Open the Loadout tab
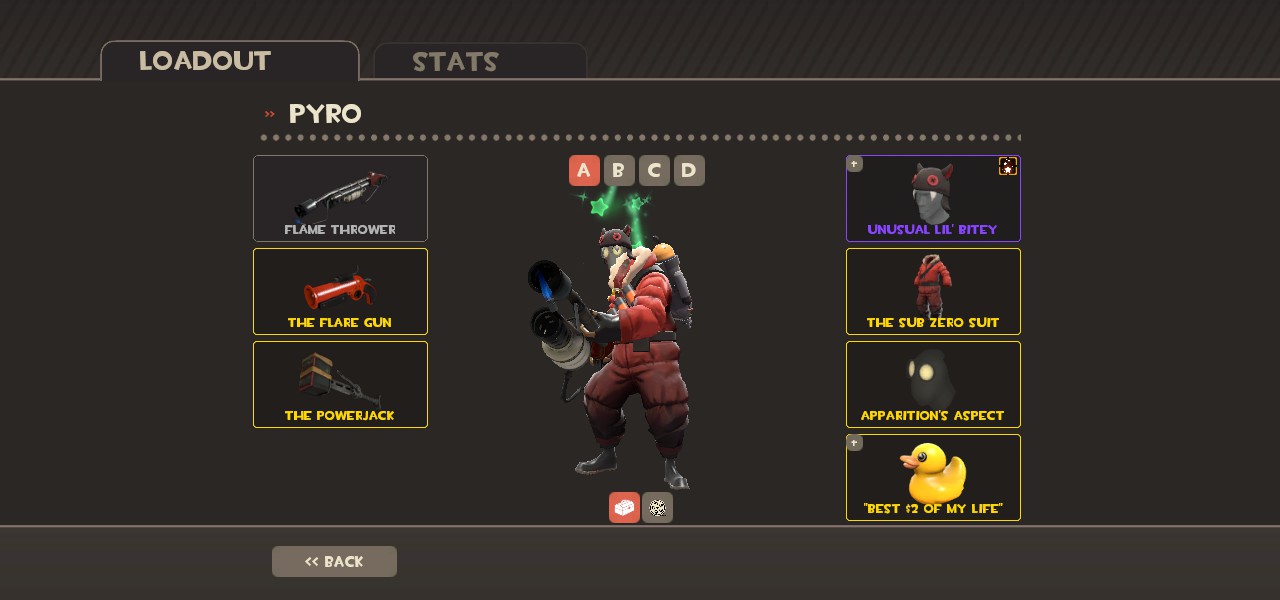Screen dimensions: 1280x600 coord(229,61)
